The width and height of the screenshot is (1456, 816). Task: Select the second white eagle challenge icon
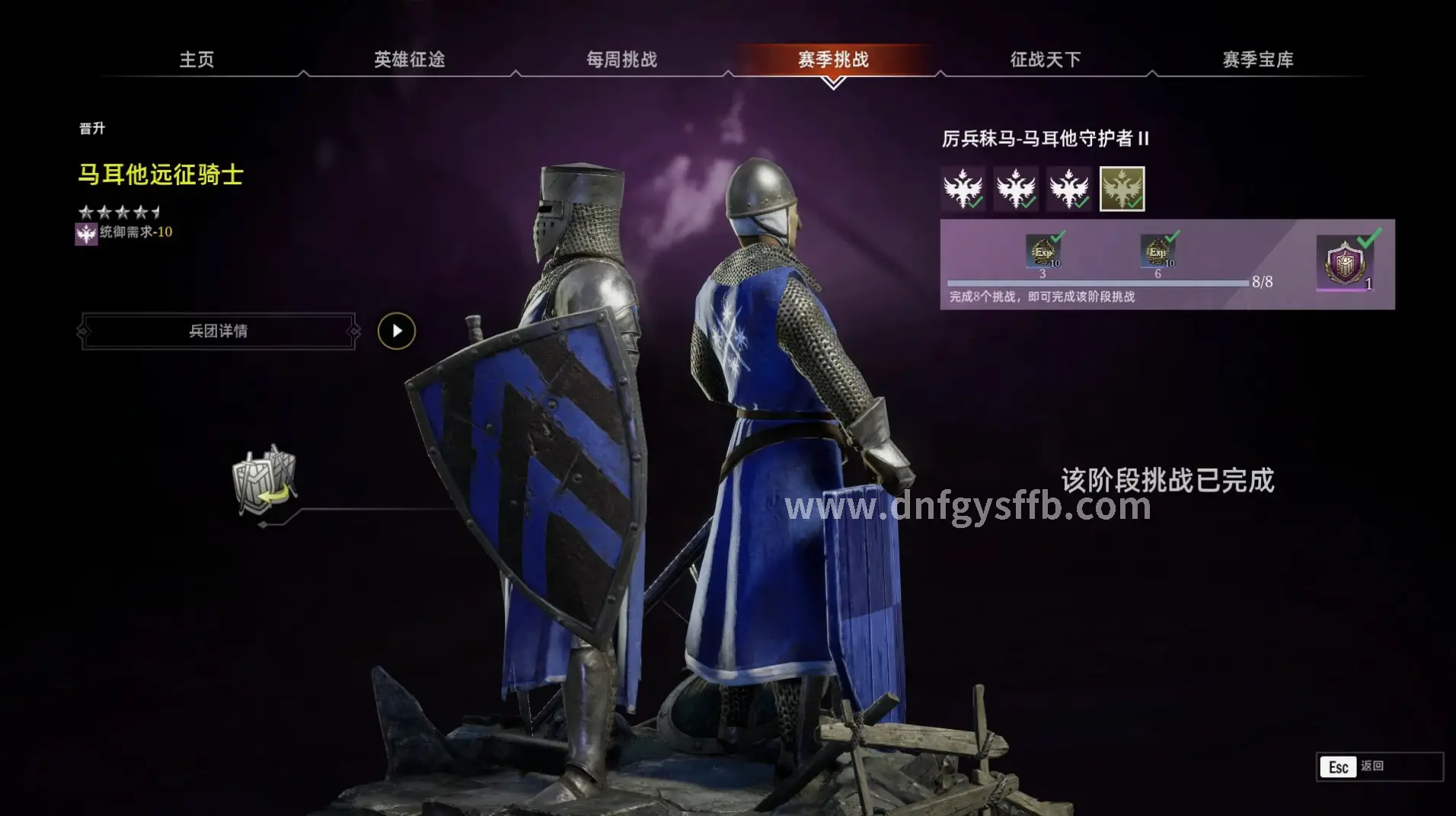click(x=1017, y=188)
